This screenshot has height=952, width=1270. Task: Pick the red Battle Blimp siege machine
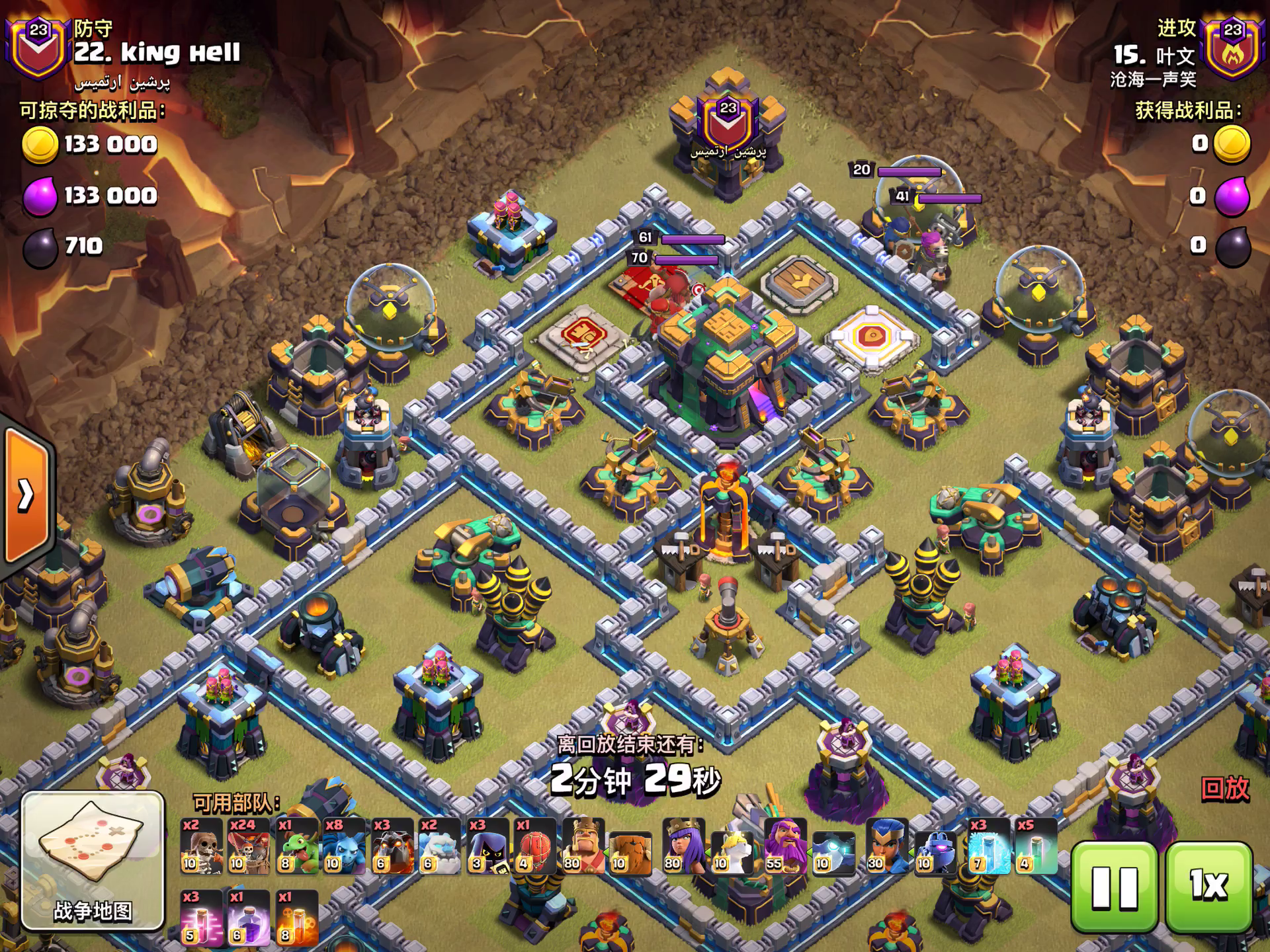pyautogui.click(x=535, y=846)
